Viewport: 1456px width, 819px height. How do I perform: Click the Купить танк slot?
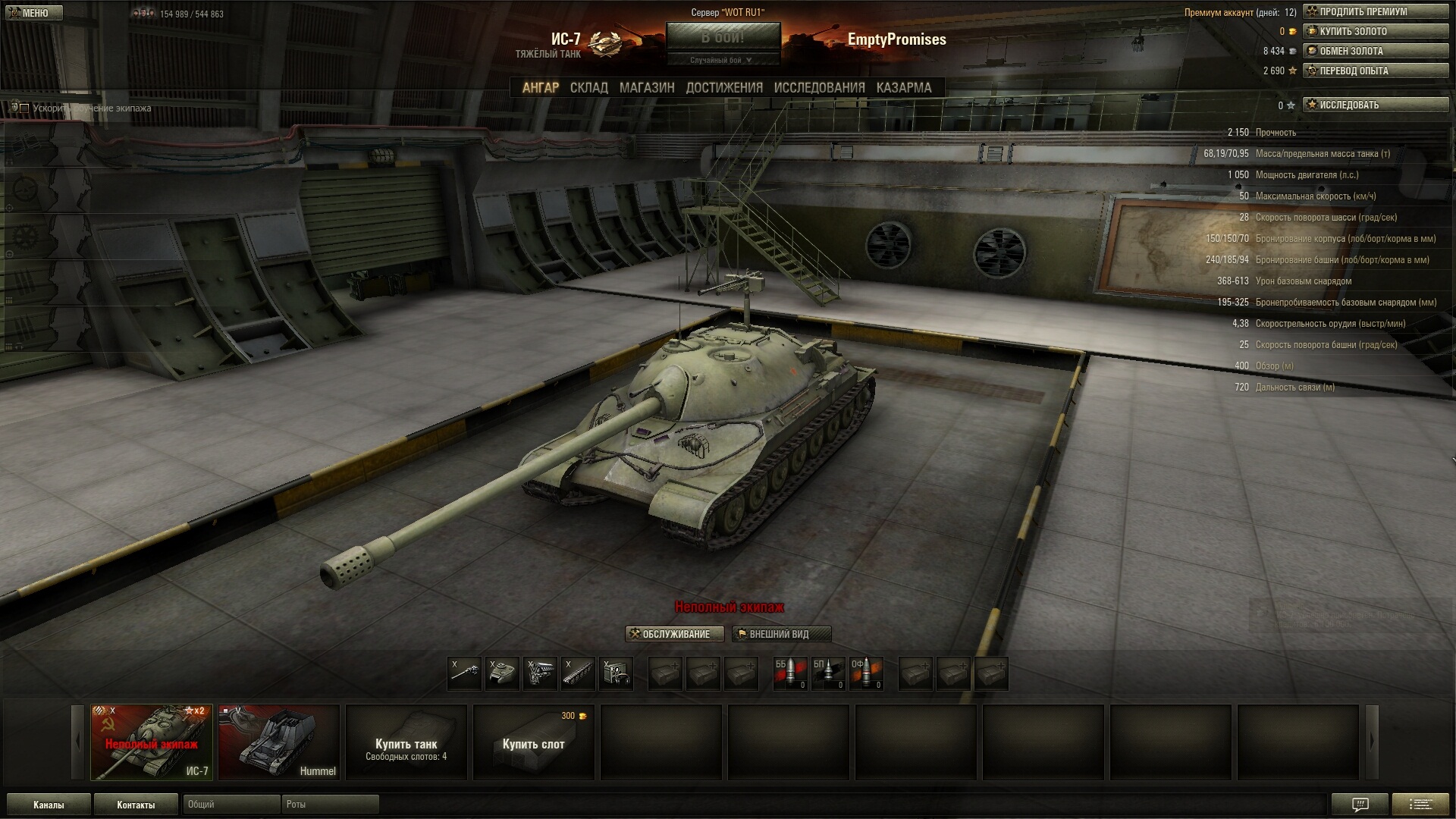click(406, 742)
